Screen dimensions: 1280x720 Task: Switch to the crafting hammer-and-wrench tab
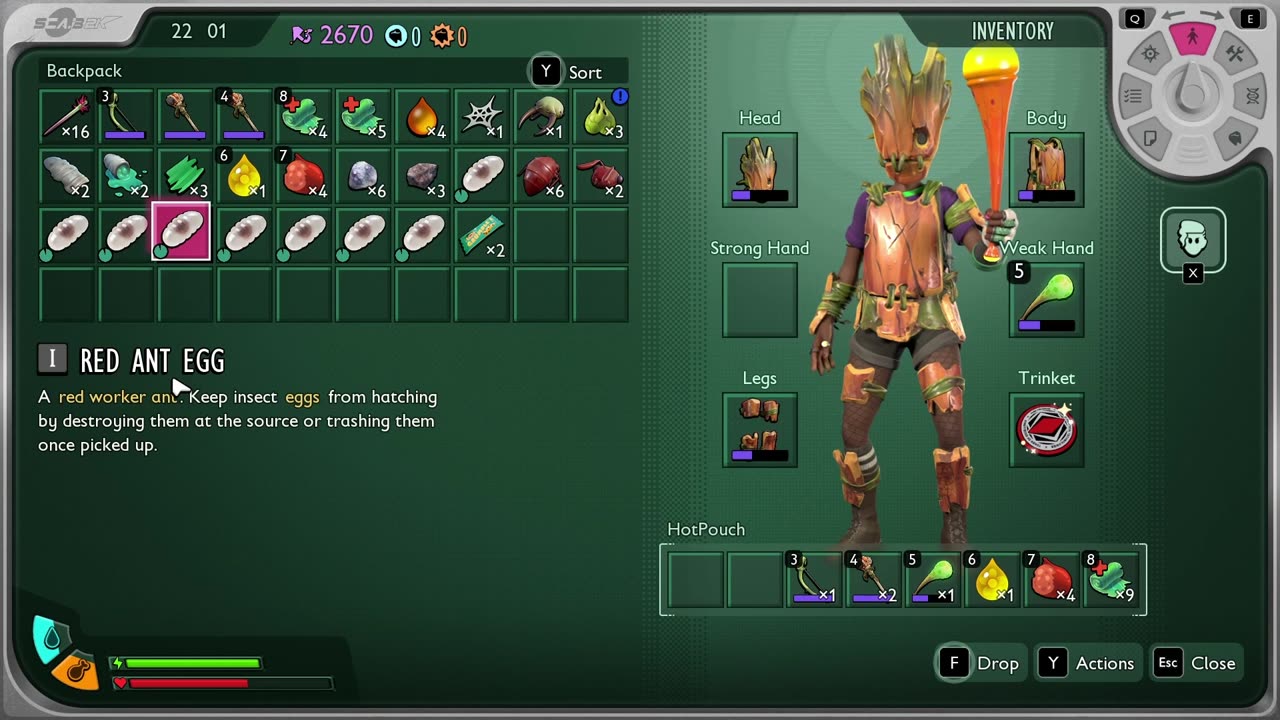coord(1235,54)
